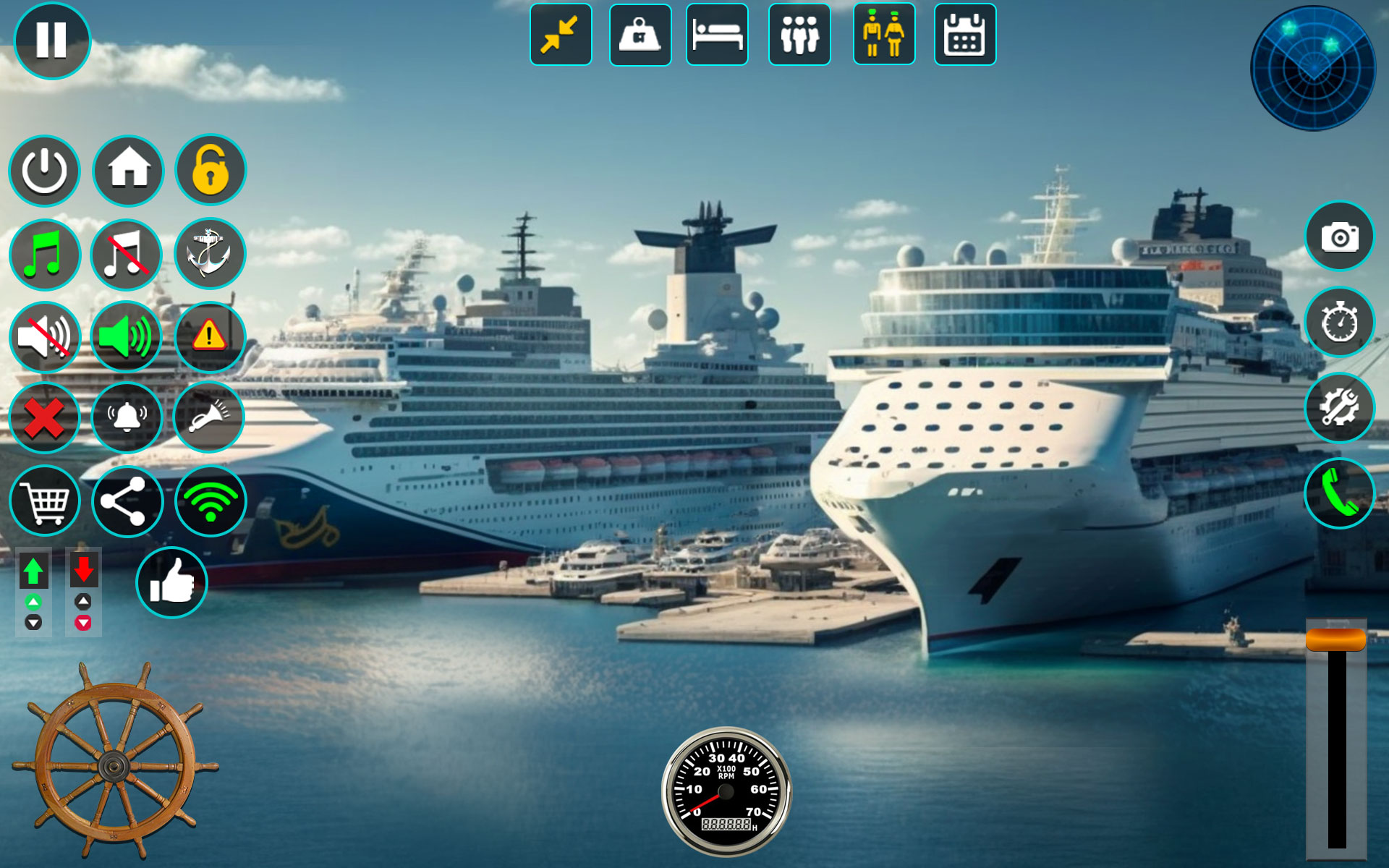Screen dimensions: 1389x868
Task: Drop the anchor using the anchor icon
Action: point(209,254)
